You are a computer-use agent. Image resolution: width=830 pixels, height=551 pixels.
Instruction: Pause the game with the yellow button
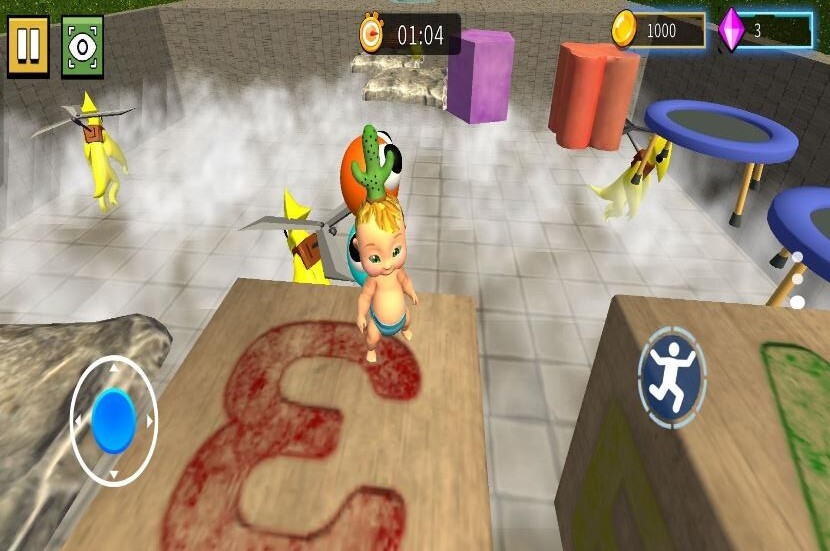coord(28,46)
